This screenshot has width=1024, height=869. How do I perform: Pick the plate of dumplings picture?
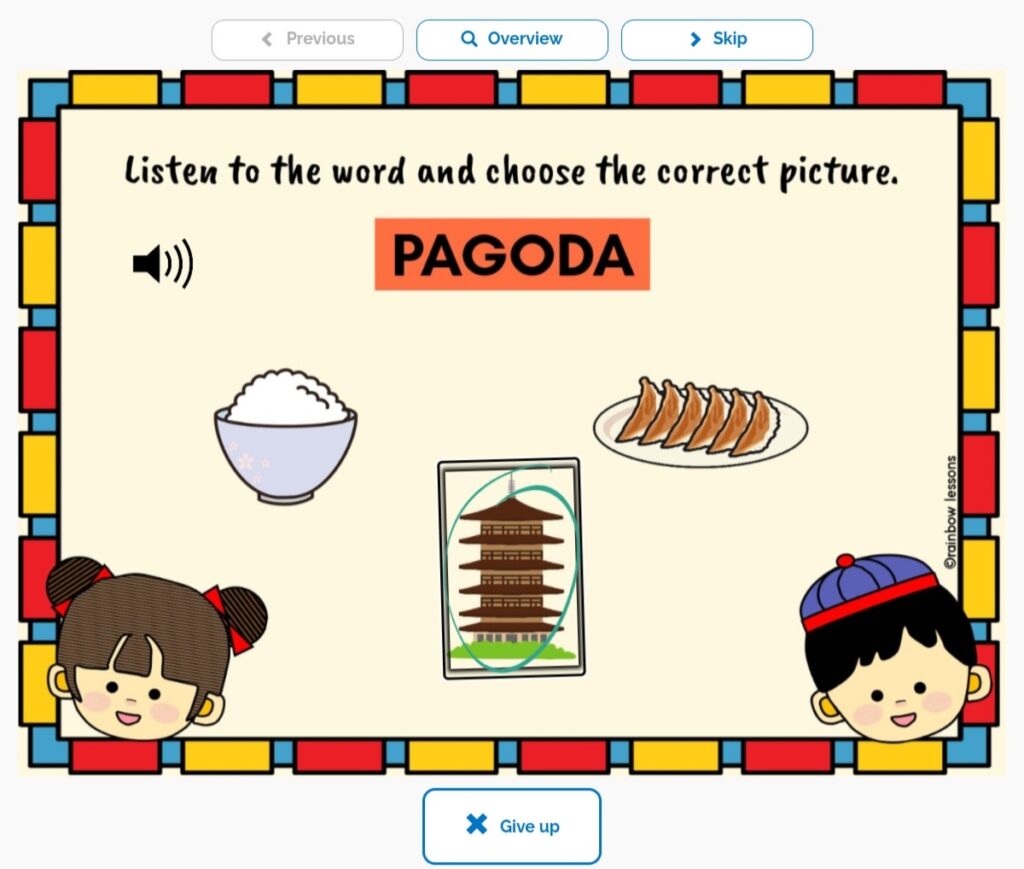tap(700, 422)
